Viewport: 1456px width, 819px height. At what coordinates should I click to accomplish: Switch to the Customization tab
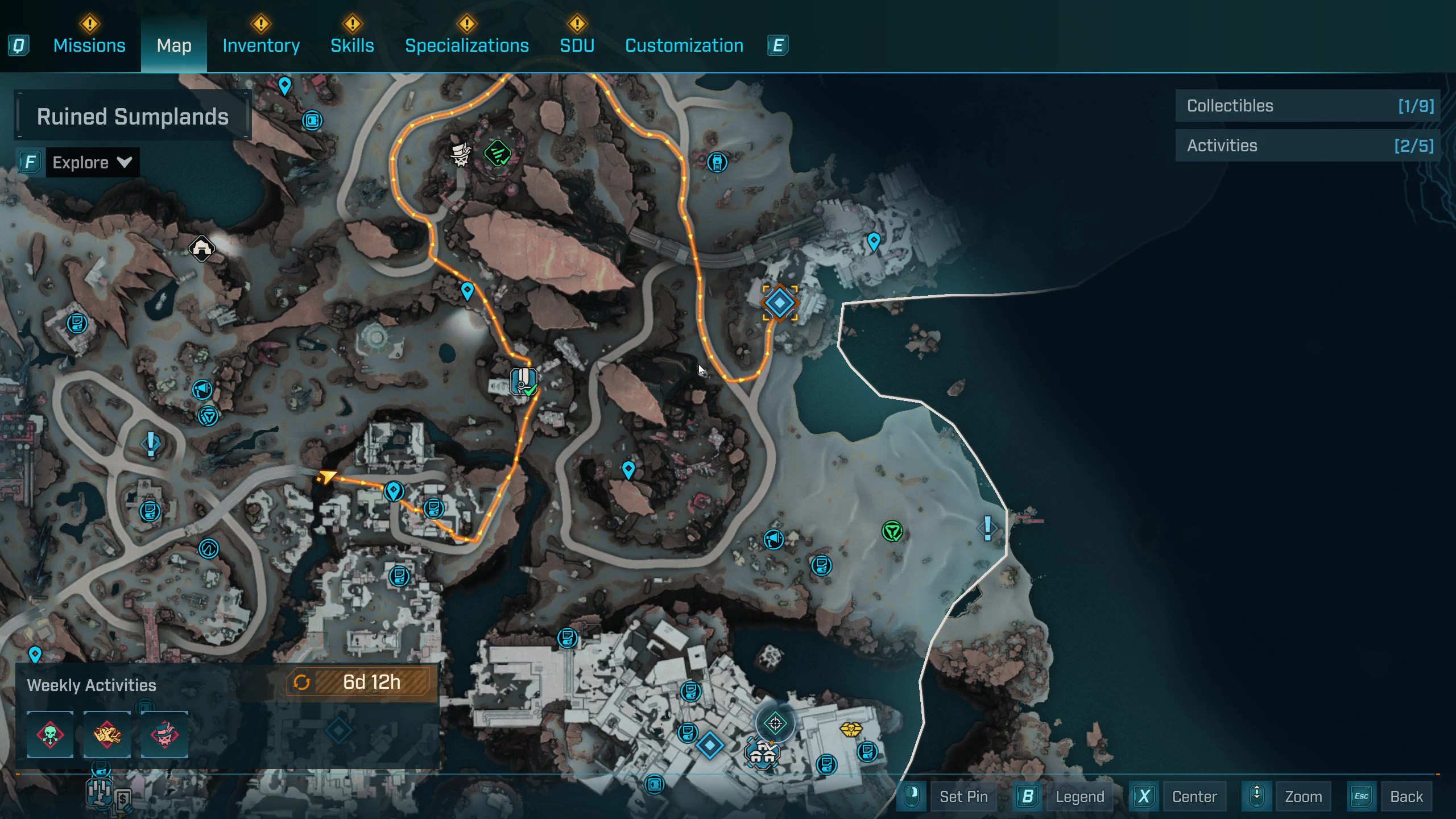[x=684, y=45]
